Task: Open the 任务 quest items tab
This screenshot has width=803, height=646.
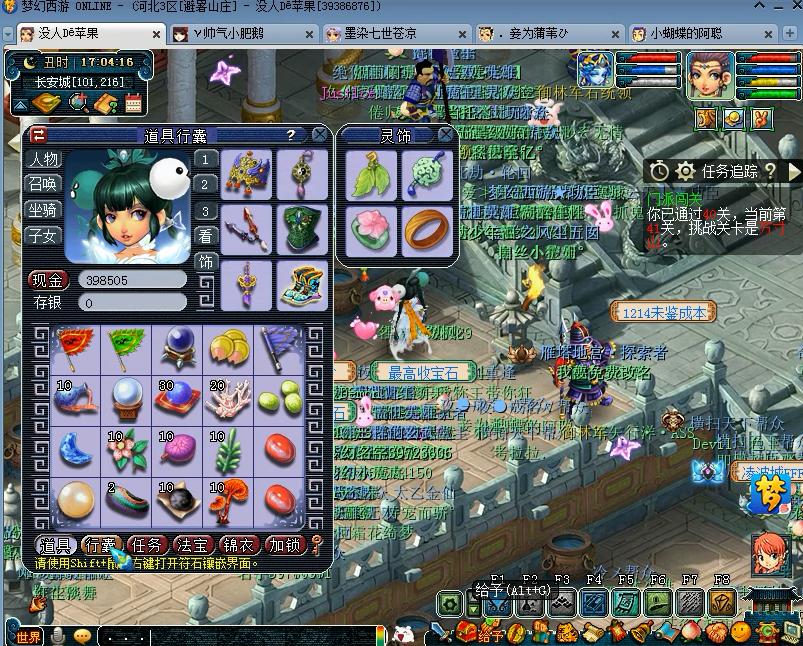Action: (147, 545)
